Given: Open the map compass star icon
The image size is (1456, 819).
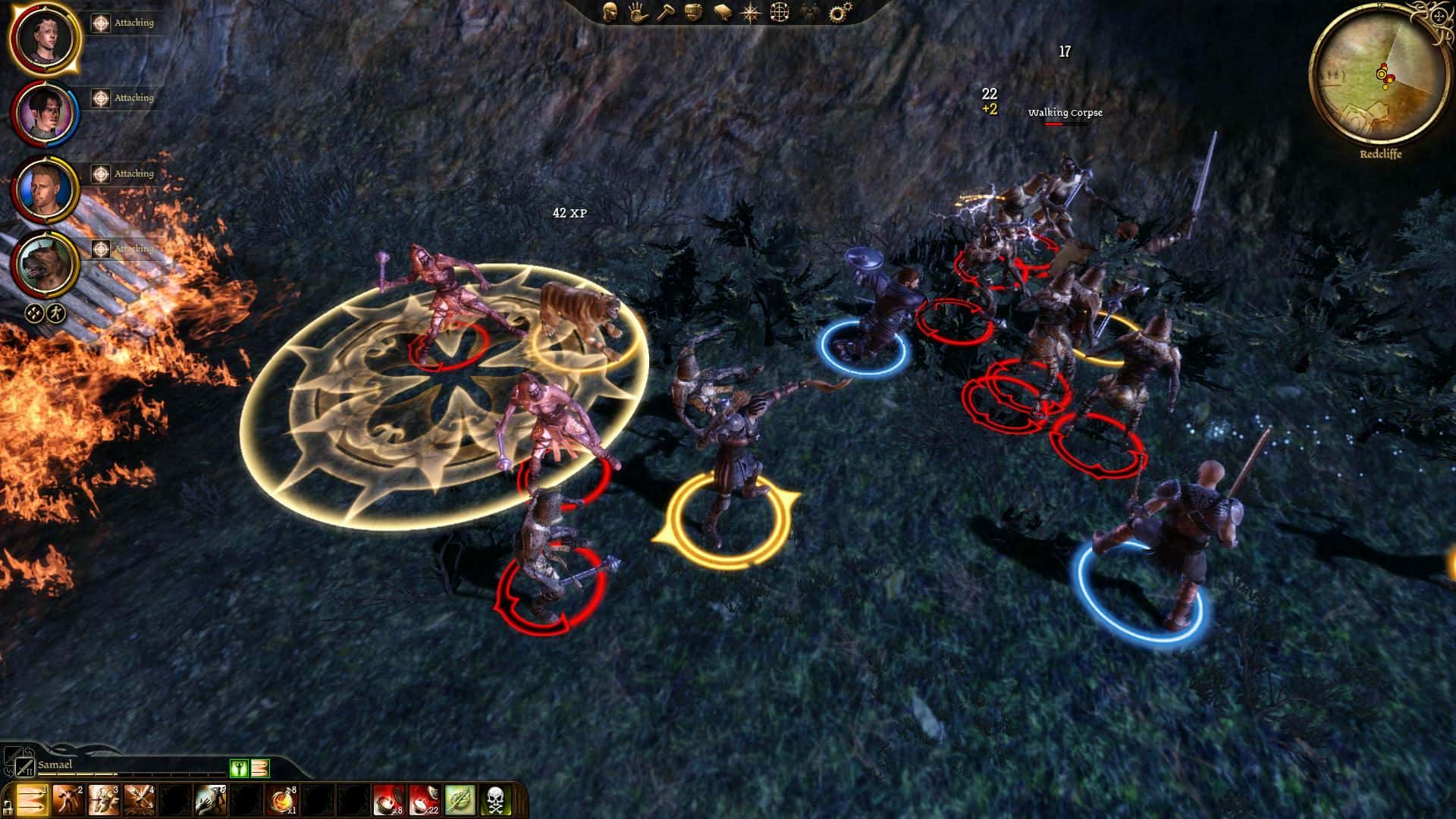Looking at the screenshot, I should click(750, 12).
